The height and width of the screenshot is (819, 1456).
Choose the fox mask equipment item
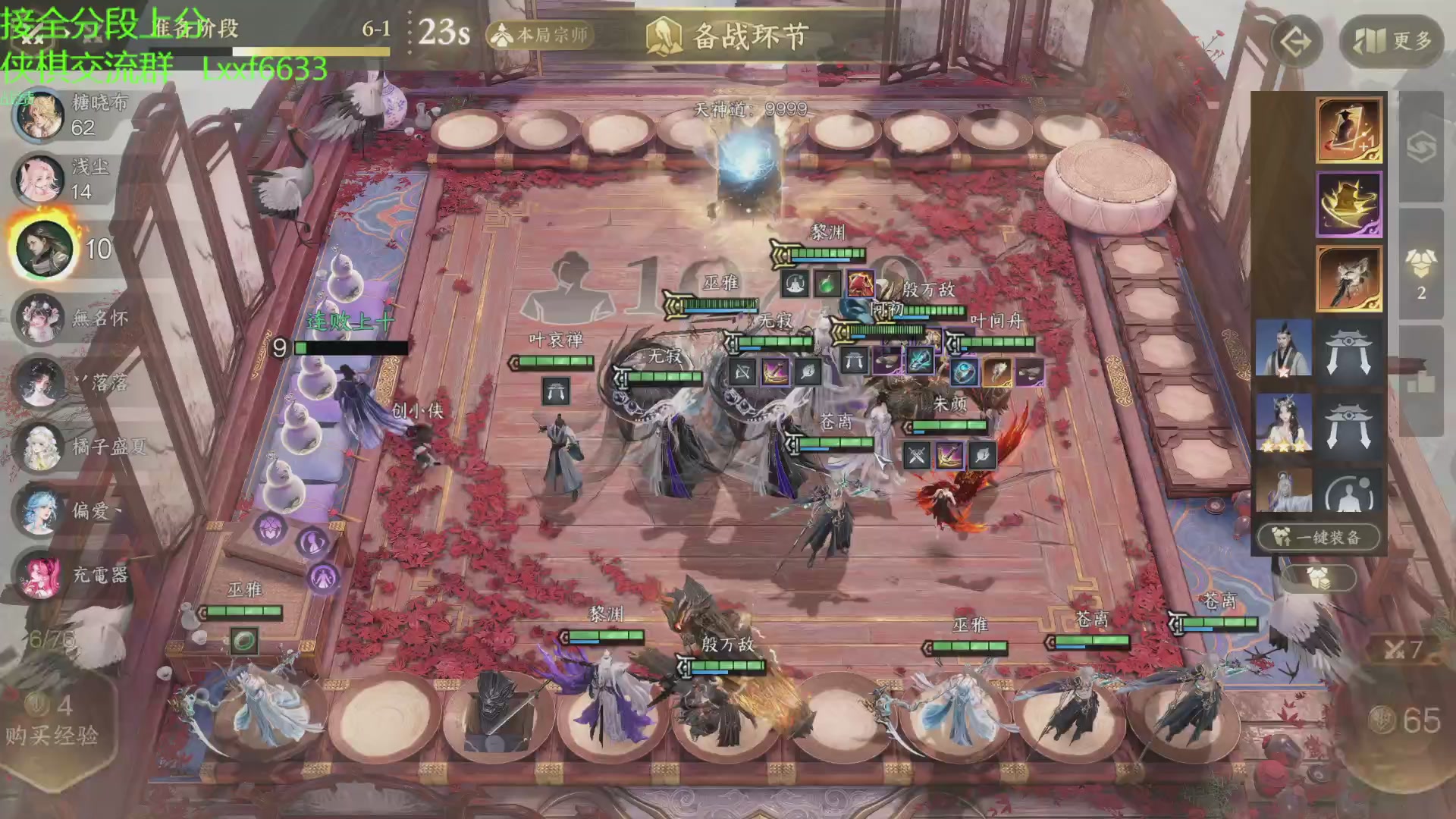pyautogui.click(x=1348, y=278)
